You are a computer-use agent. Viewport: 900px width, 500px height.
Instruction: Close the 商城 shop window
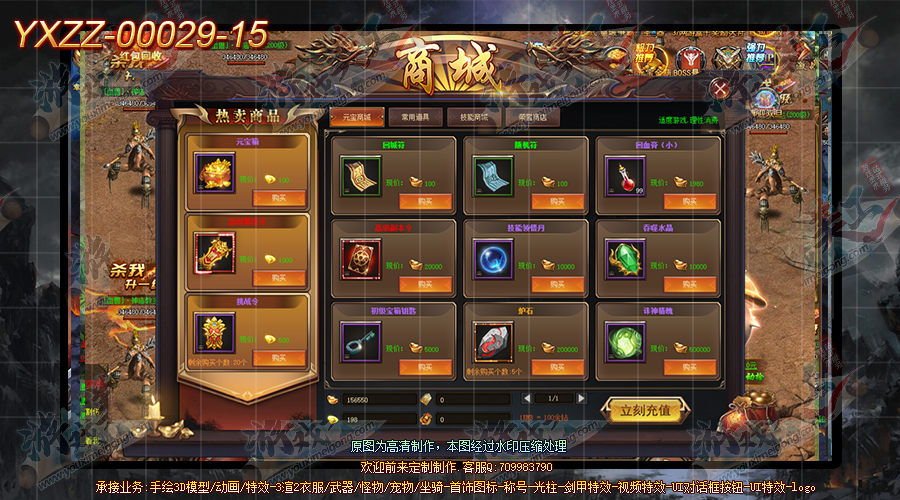718,89
